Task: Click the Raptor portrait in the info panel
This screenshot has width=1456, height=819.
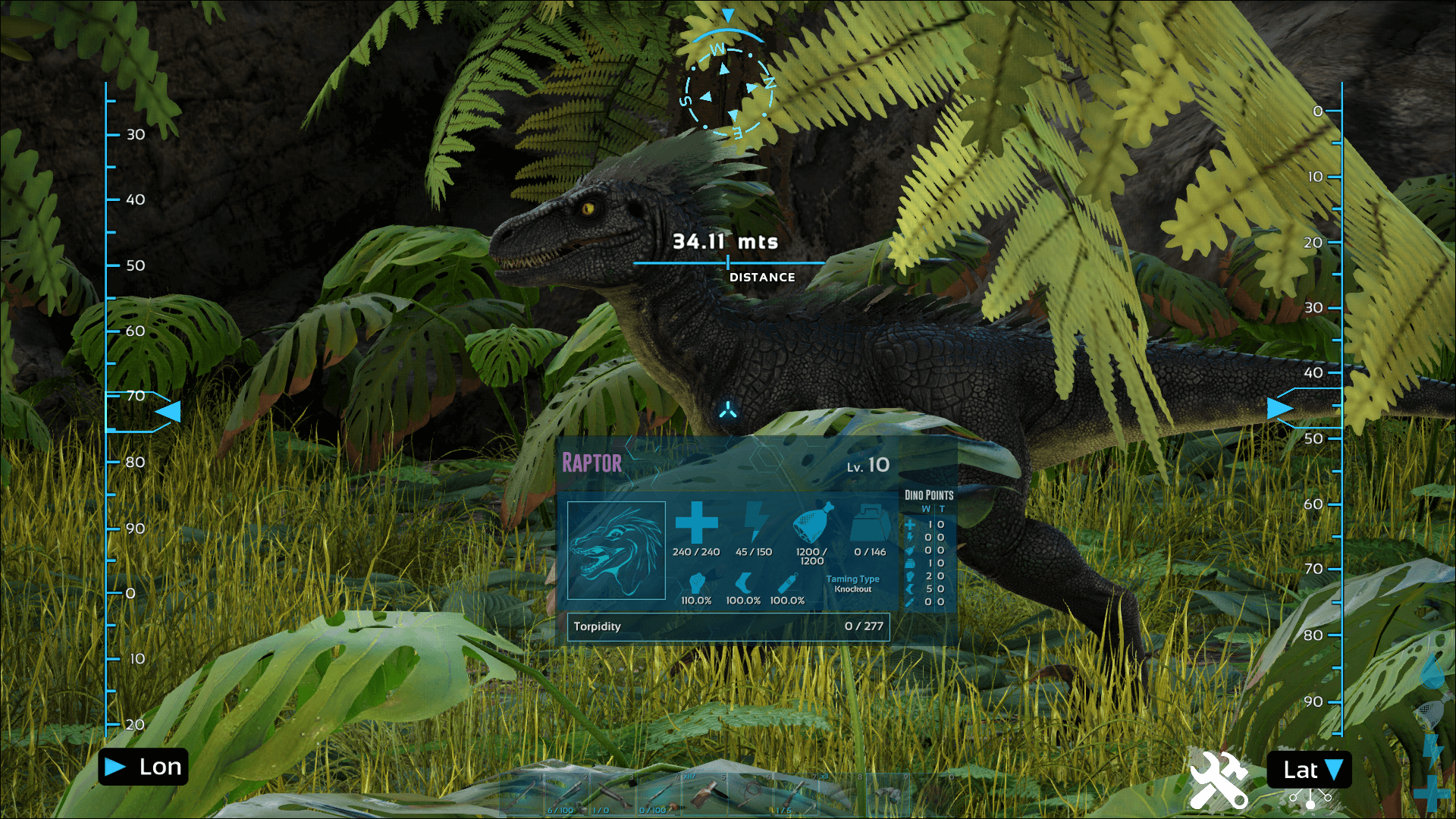Action: pos(617,550)
